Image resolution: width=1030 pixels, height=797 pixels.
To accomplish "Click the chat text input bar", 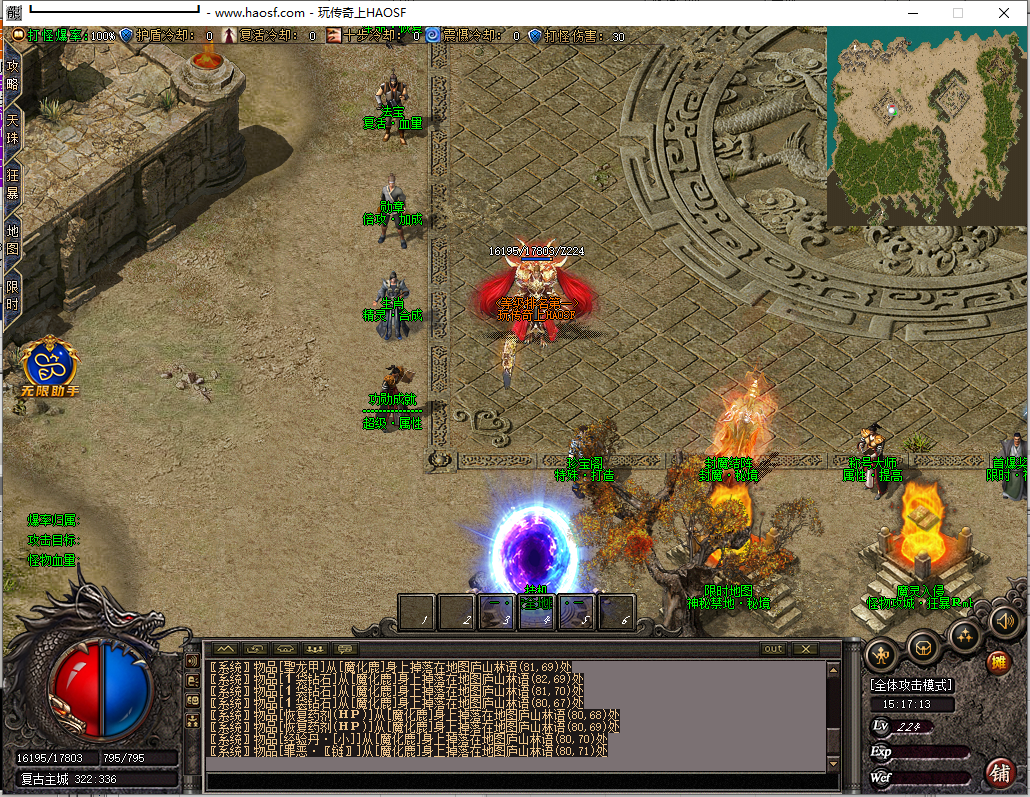I will click(x=515, y=781).
